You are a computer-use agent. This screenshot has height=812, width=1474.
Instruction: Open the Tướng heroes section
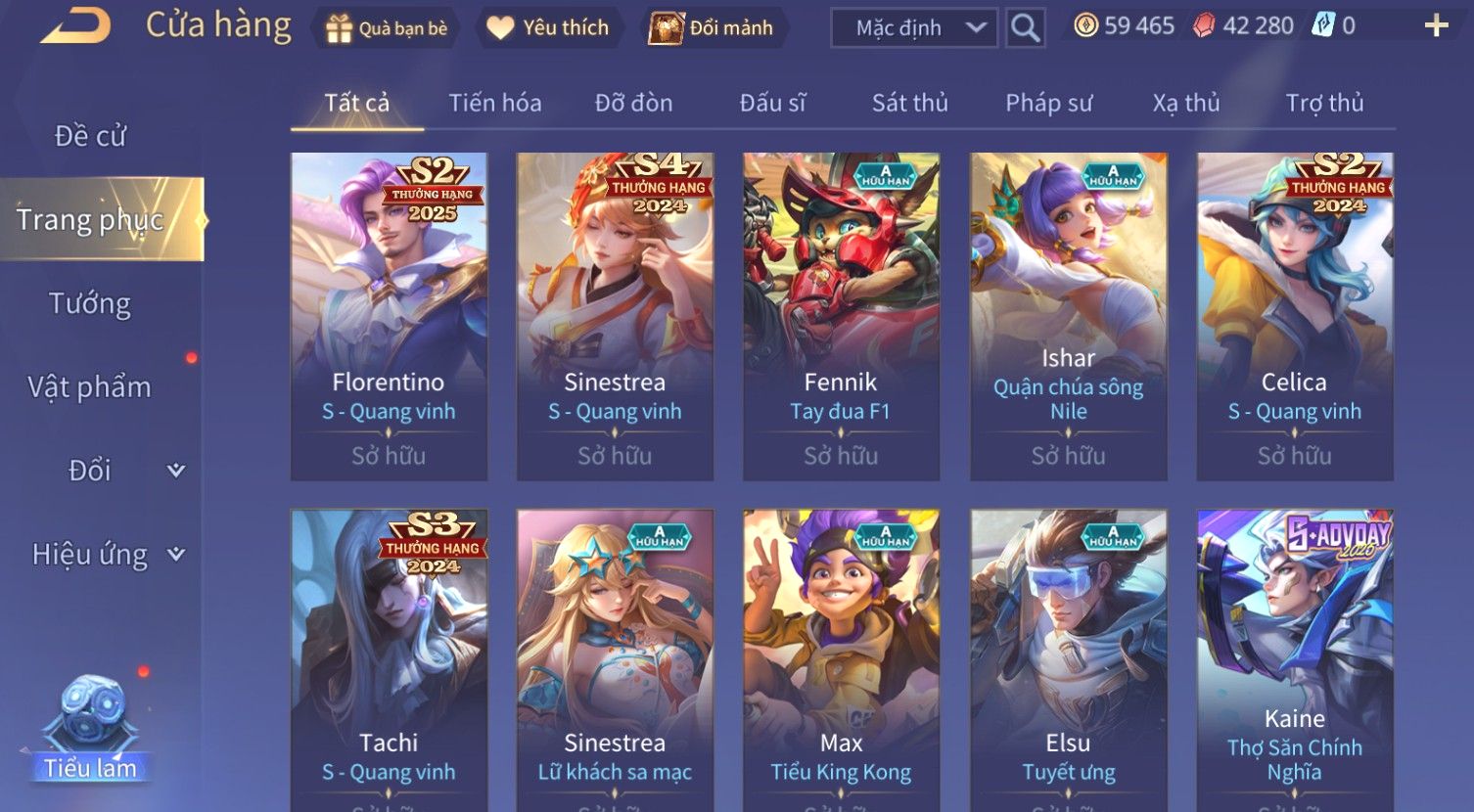click(90, 303)
